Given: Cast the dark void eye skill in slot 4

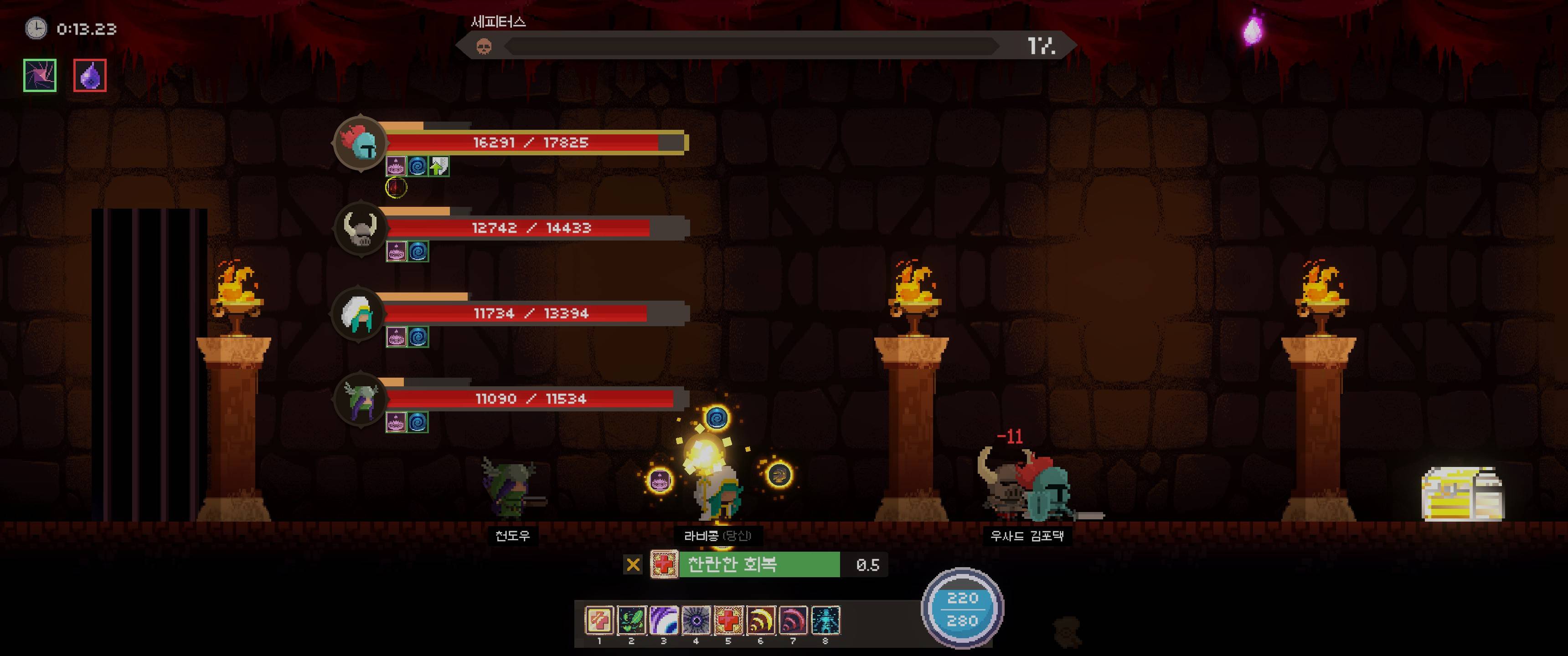Looking at the screenshot, I should pyautogui.click(x=696, y=620).
